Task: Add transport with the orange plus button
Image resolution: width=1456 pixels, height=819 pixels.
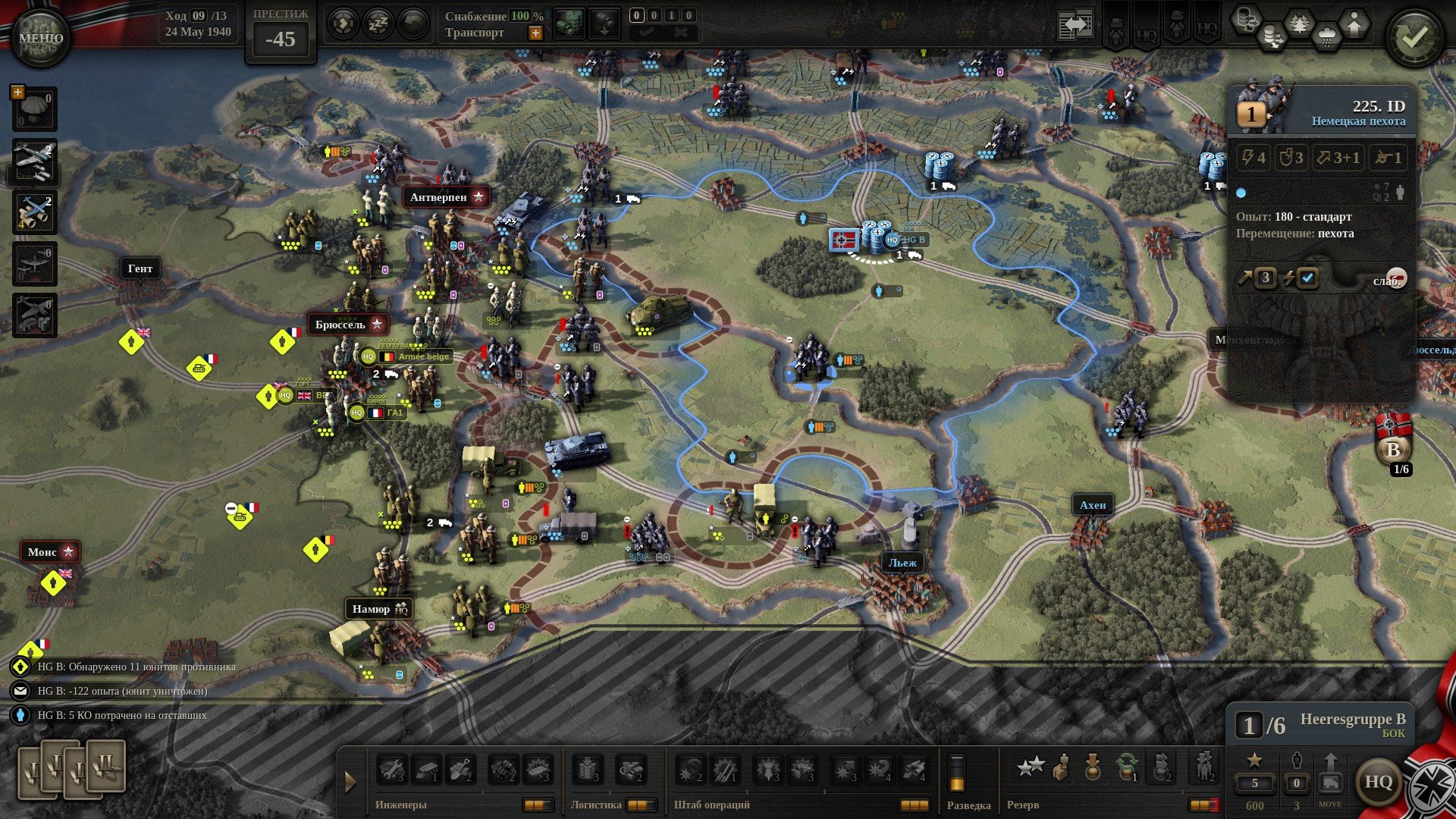Action: (535, 33)
